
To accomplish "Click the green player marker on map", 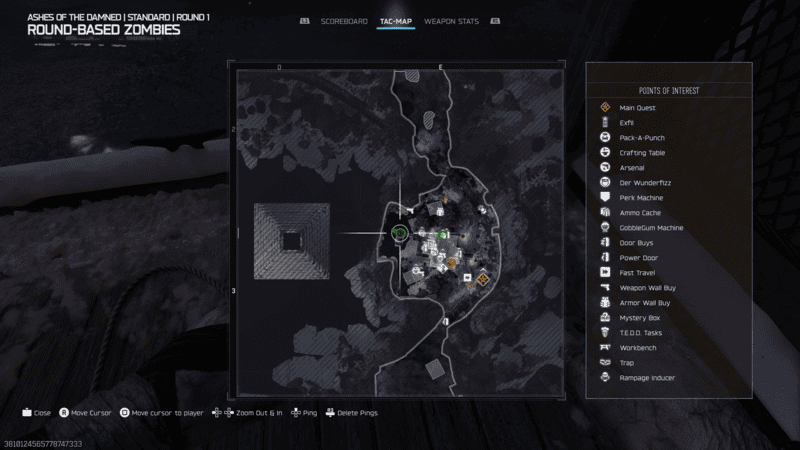I will (399, 234).
